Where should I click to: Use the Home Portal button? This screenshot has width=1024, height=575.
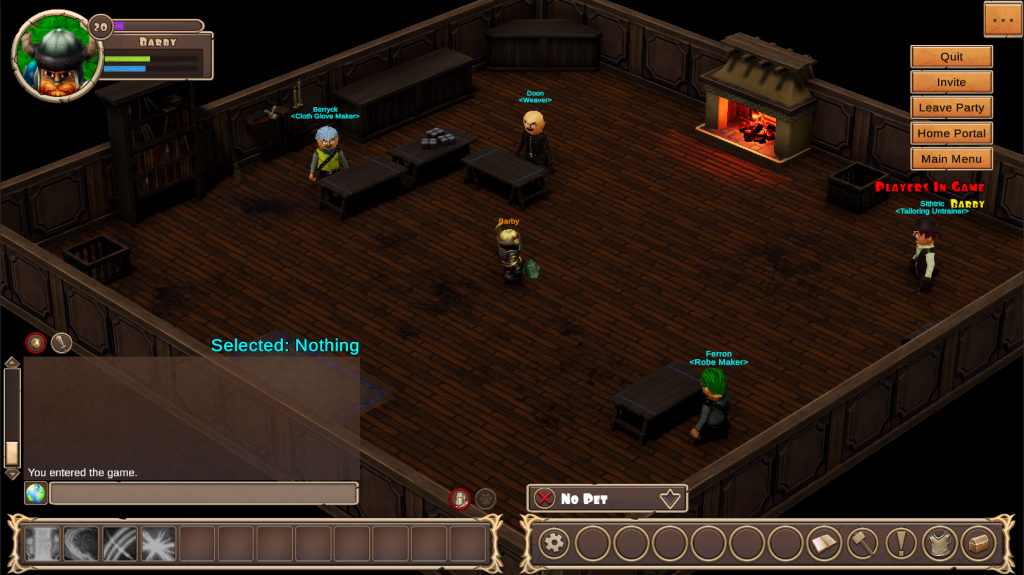pyautogui.click(x=951, y=133)
